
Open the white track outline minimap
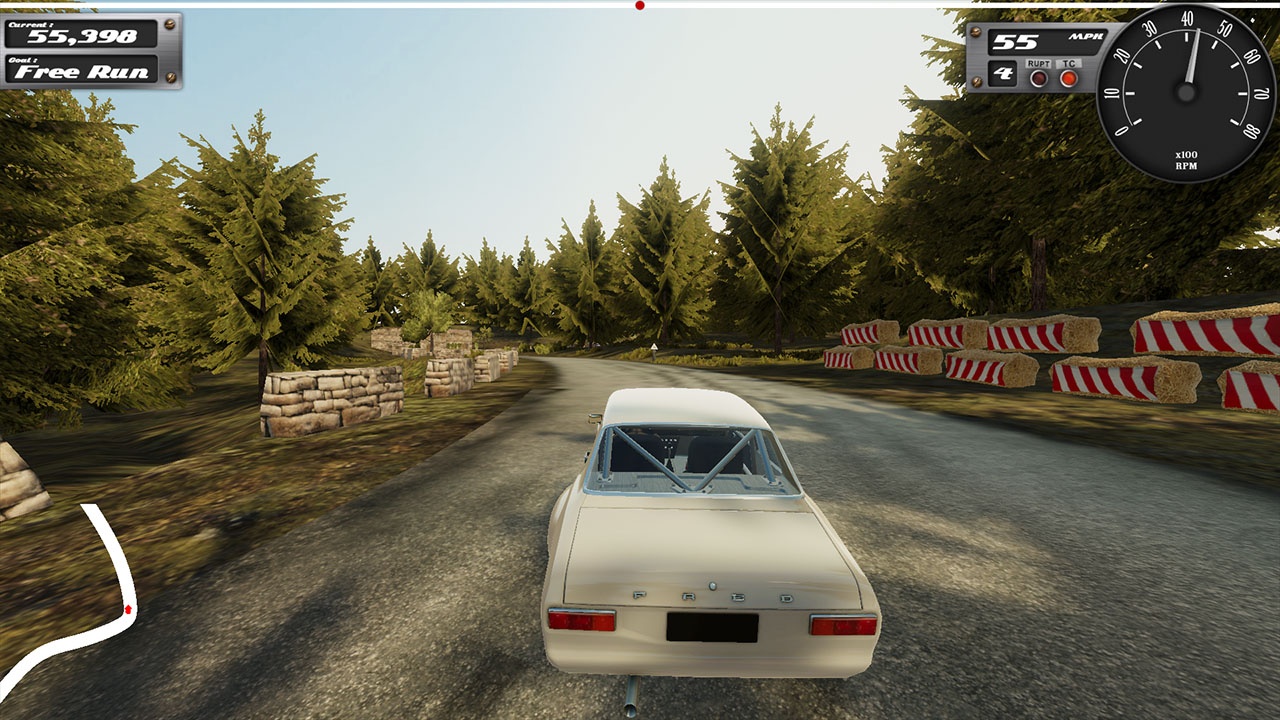pos(82,608)
